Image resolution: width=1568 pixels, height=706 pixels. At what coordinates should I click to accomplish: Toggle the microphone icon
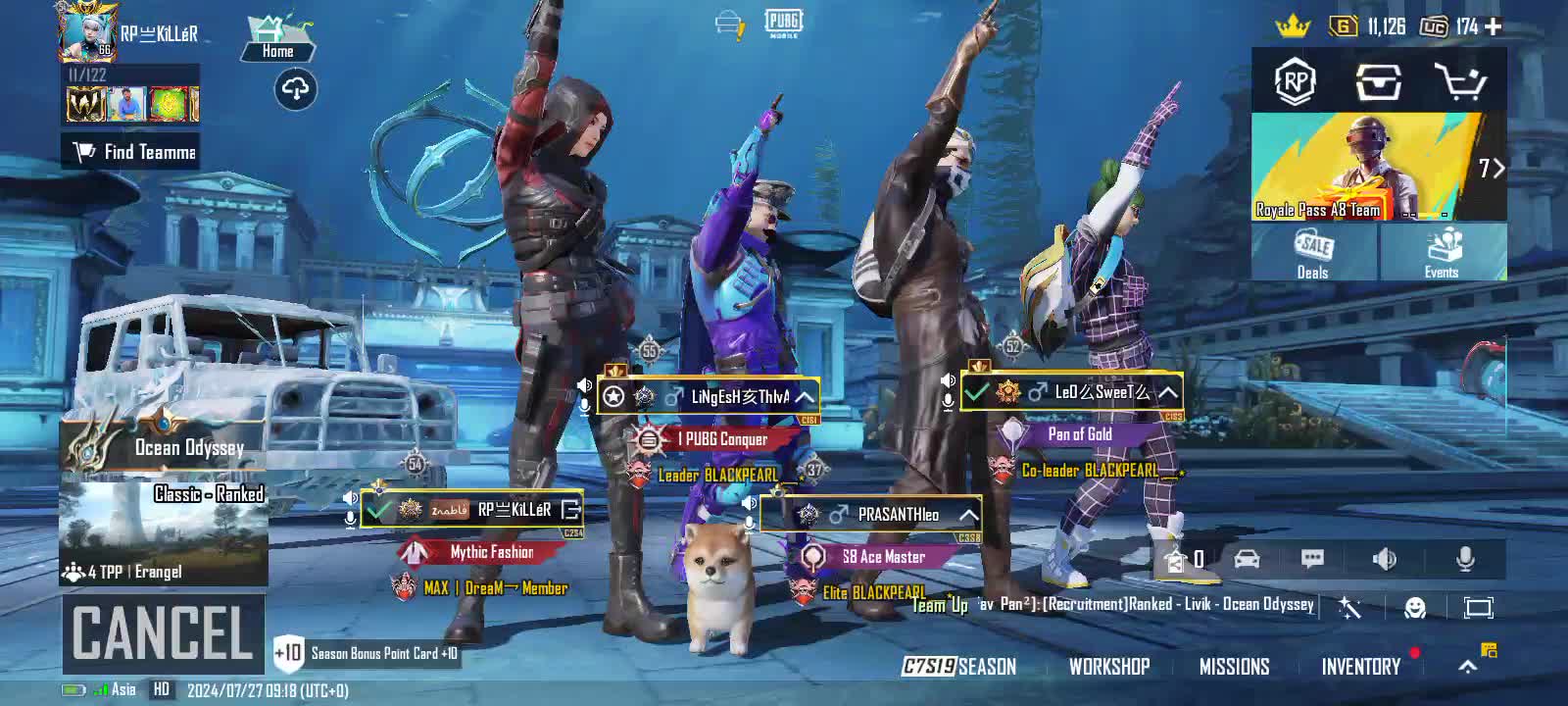coord(1465,559)
